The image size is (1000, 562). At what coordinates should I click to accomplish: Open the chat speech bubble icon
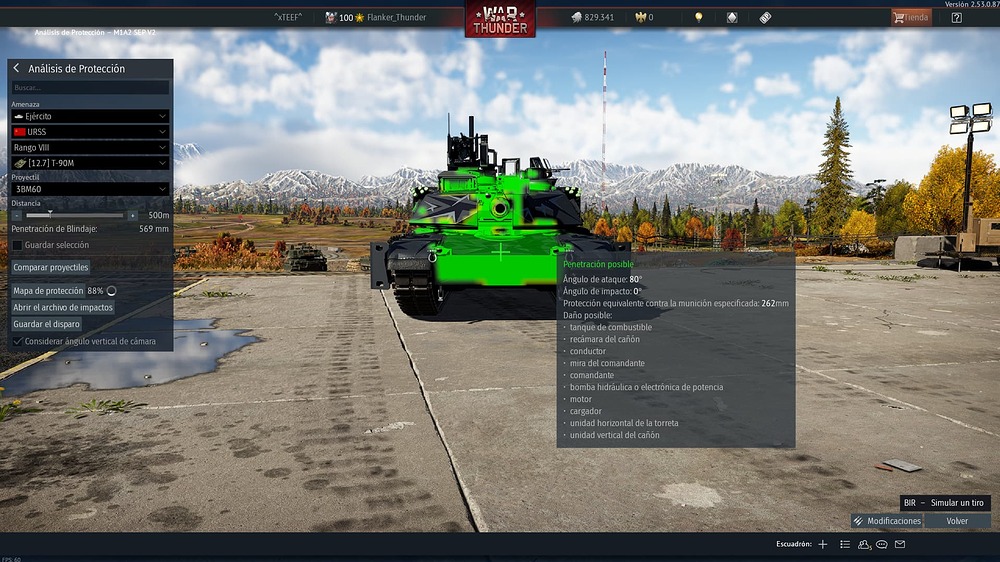coord(882,545)
